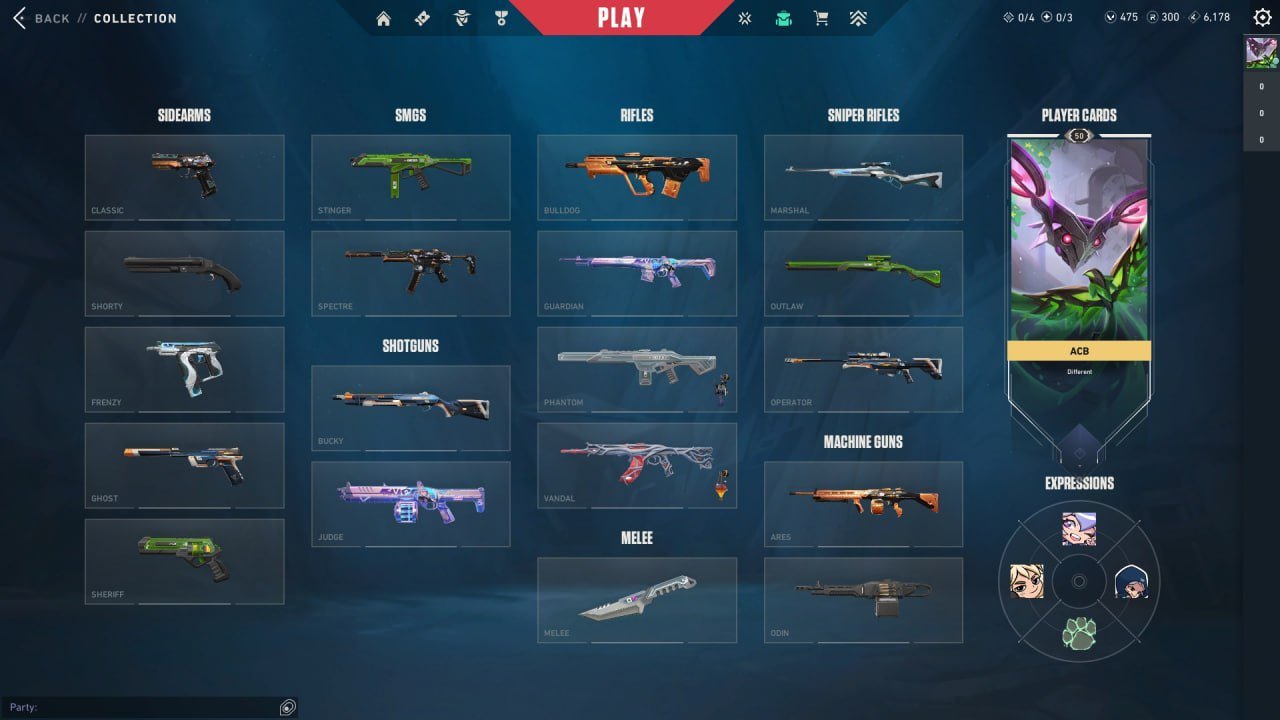Open the Store shopping cart icon
This screenshot has width=1280, height=720.
coord(821,18)
